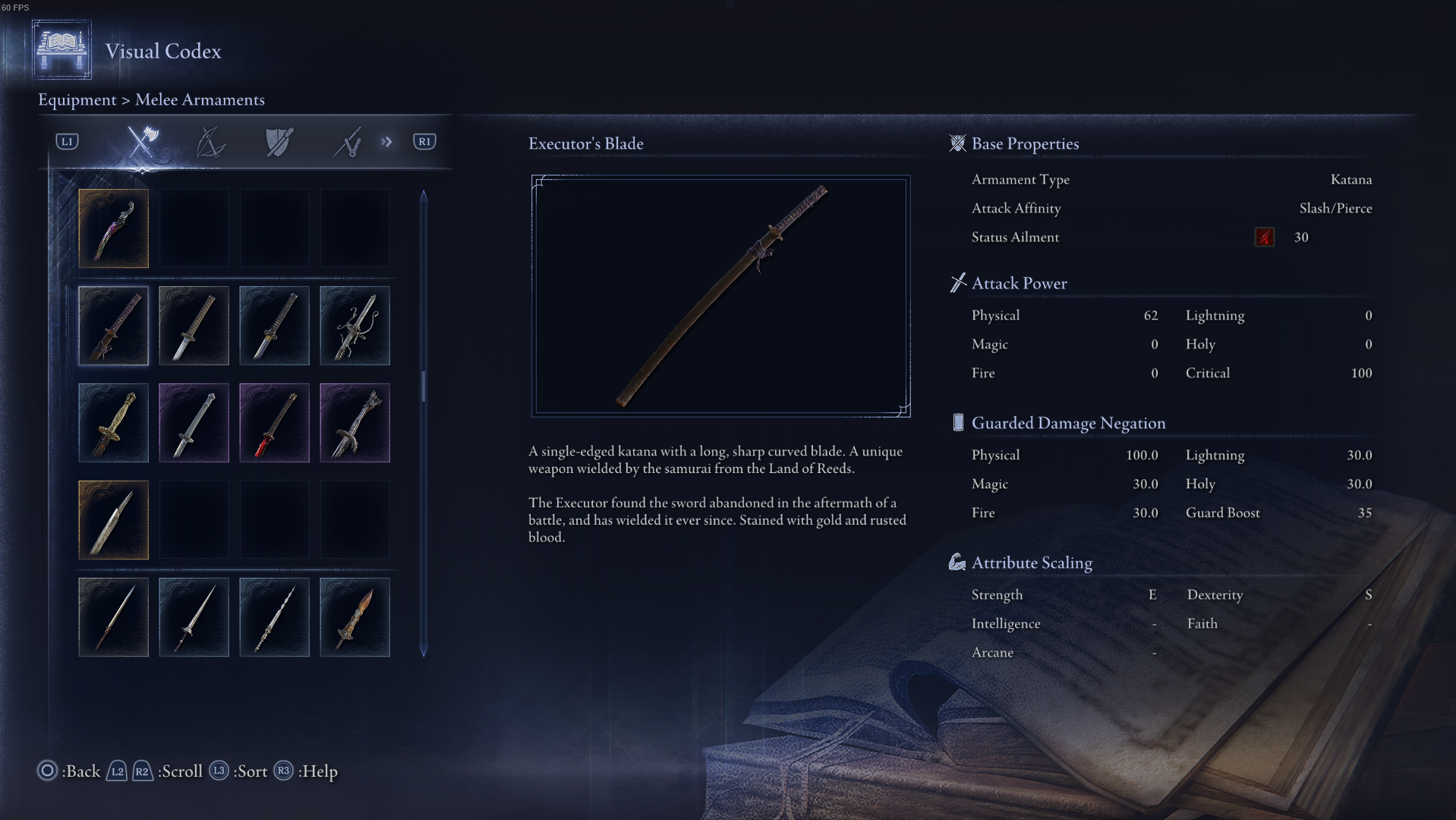The height and width of the screenshot is (820, 1456).
Task: Select the Equipment breadcrumb entry
Action: 77,99
